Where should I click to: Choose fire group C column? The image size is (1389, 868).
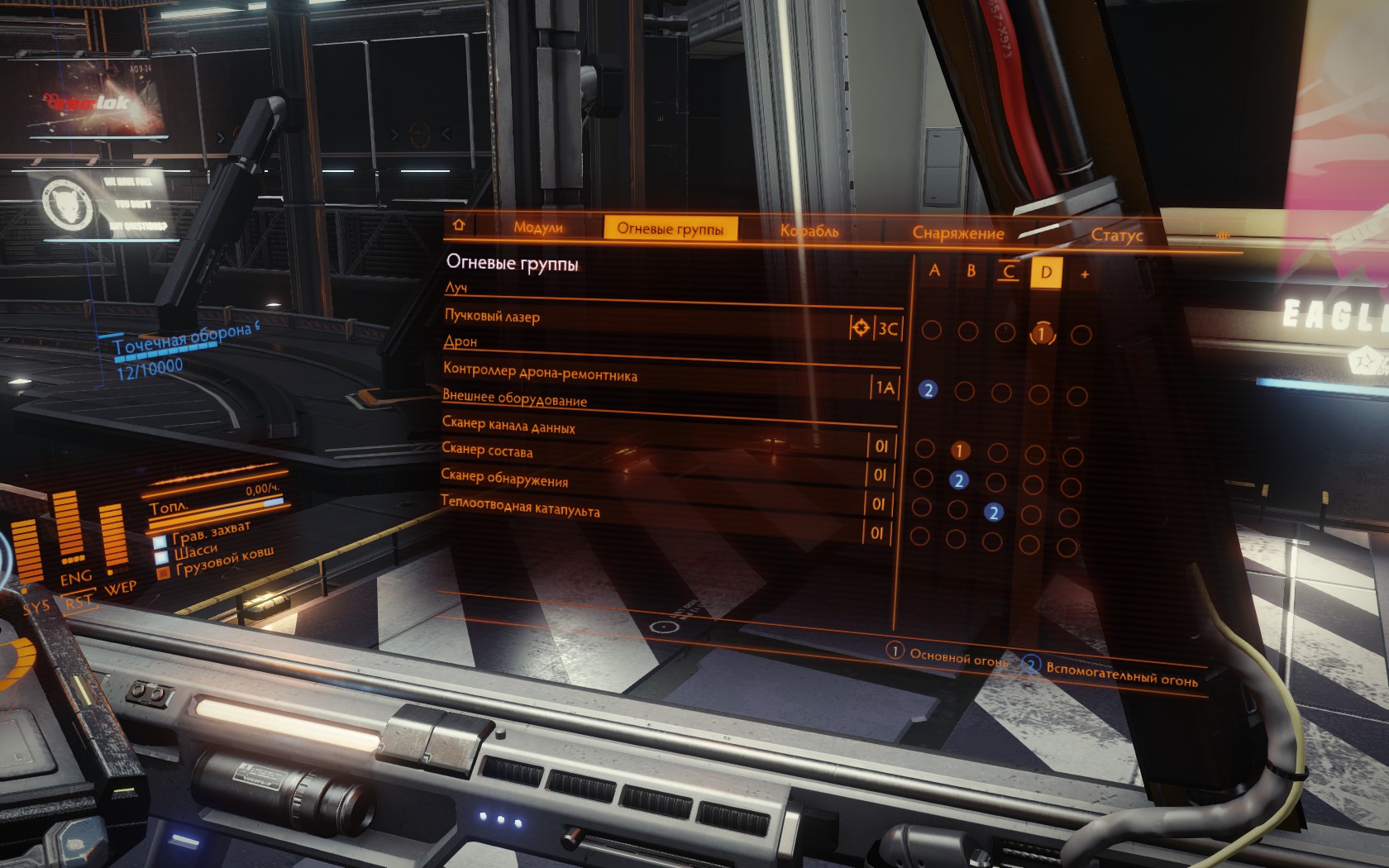1008,272
